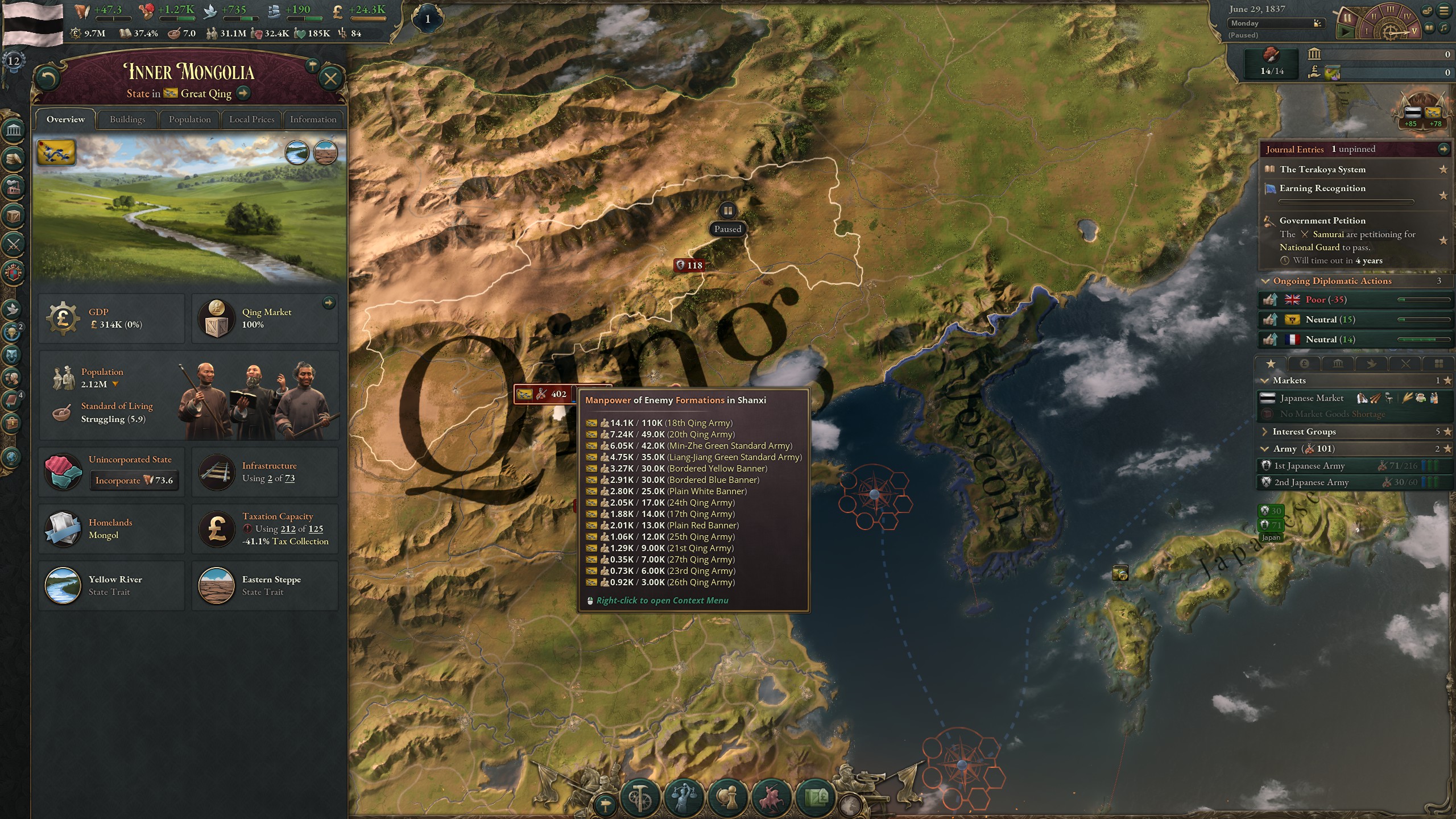Viewport: 1456px width, 819px height.
Task: Pin the Earning Recognition journal entry star
Action: [x=1443, y=195]
